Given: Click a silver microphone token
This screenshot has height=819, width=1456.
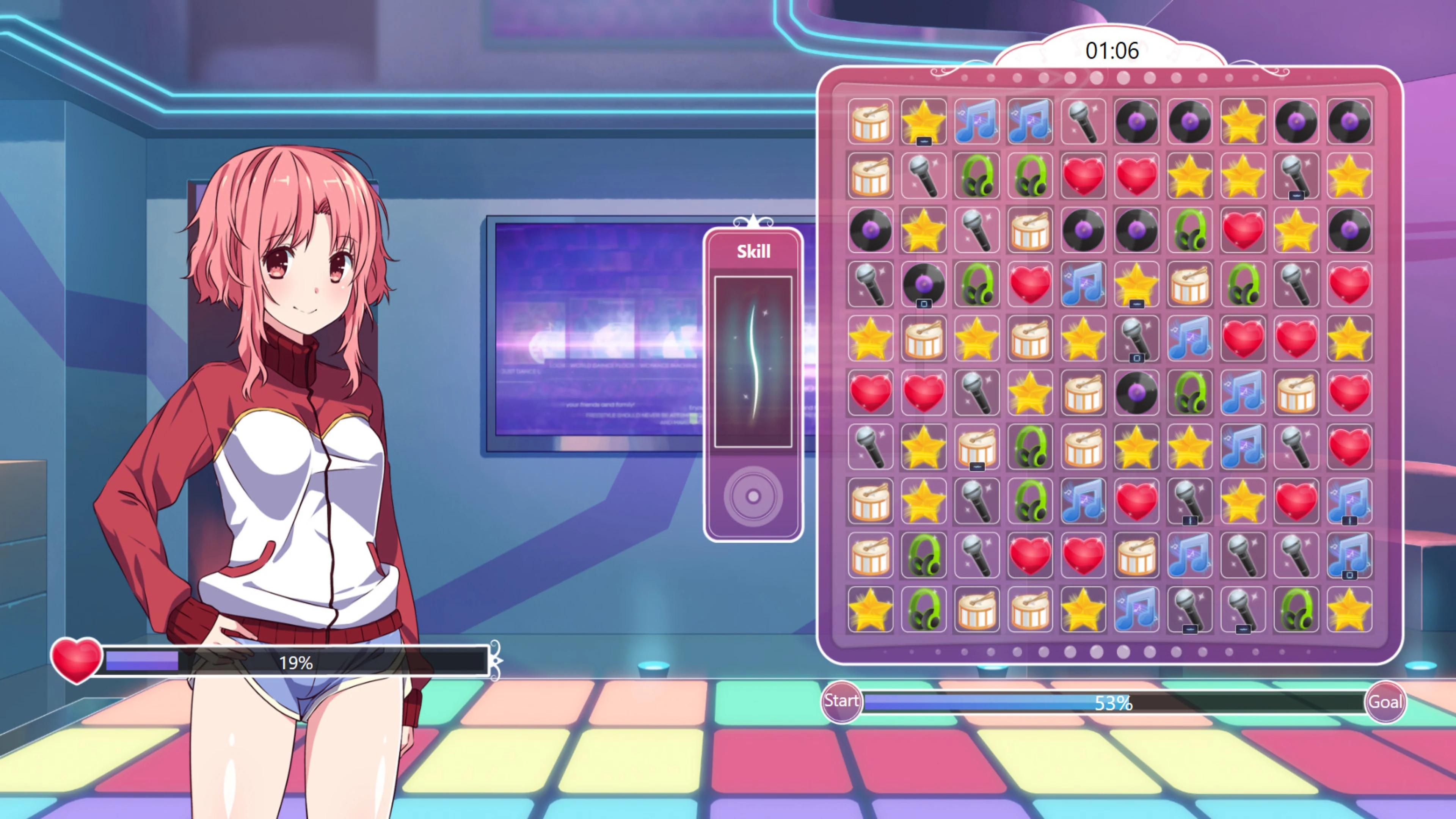Looking at the screenshot, I should [x=1083, y=122].
